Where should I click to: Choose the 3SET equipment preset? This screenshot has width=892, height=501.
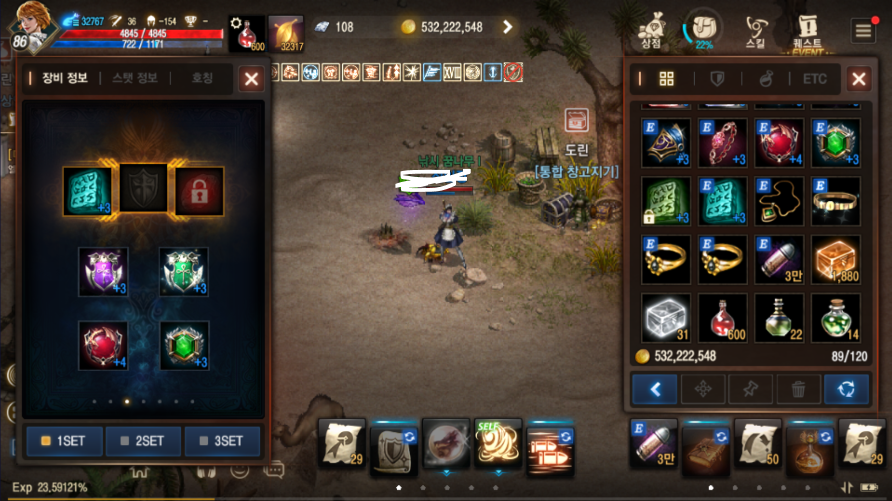tap(222, 441)
